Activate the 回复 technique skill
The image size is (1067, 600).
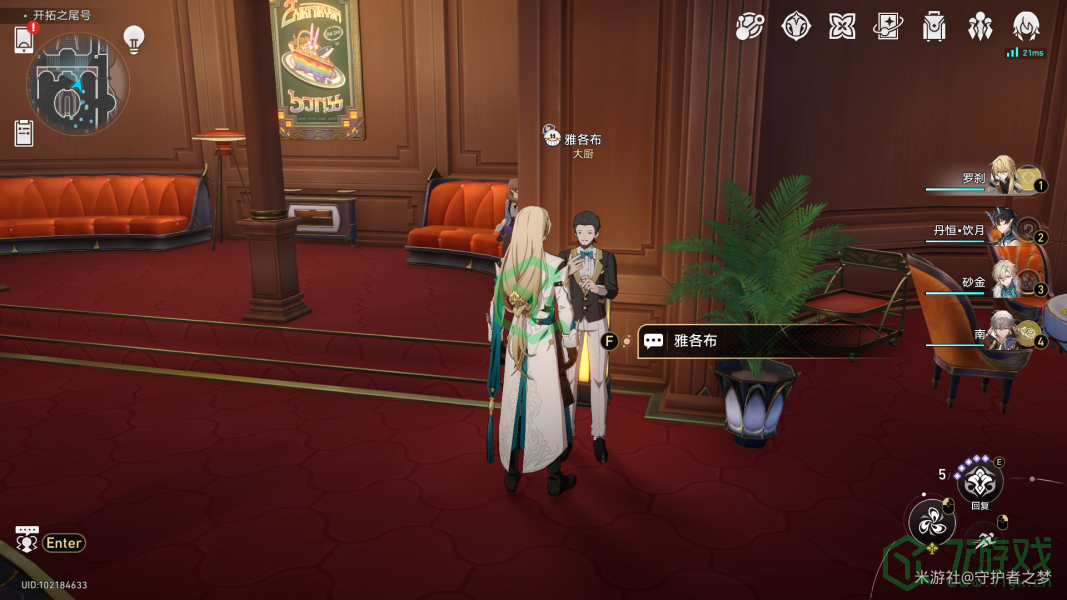[x=979, y=481]
